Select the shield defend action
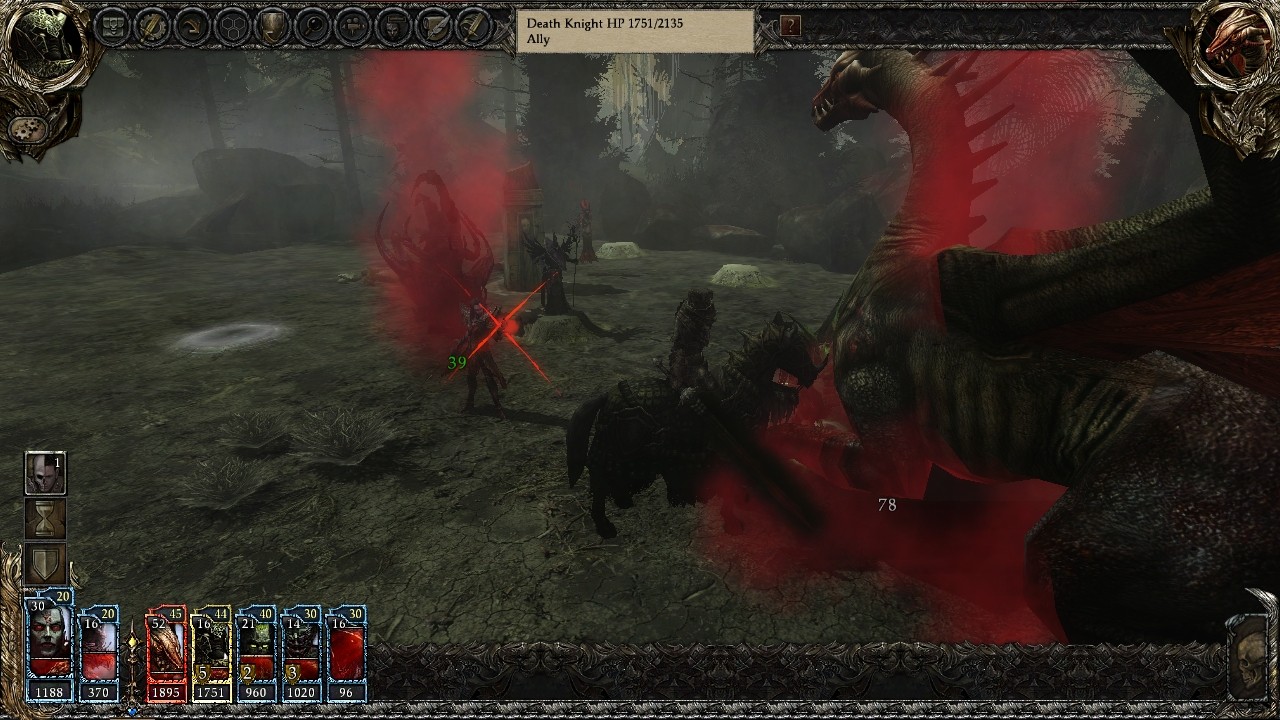Viewport: 1280px width, 720px height. 45,563
